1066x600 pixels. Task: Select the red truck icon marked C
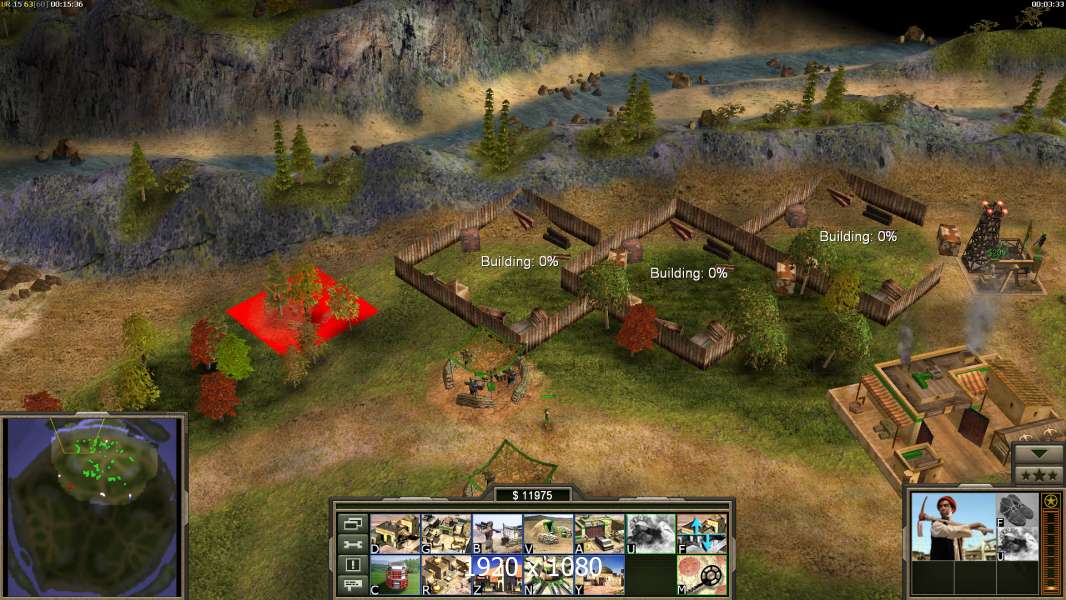pos(394,574)
